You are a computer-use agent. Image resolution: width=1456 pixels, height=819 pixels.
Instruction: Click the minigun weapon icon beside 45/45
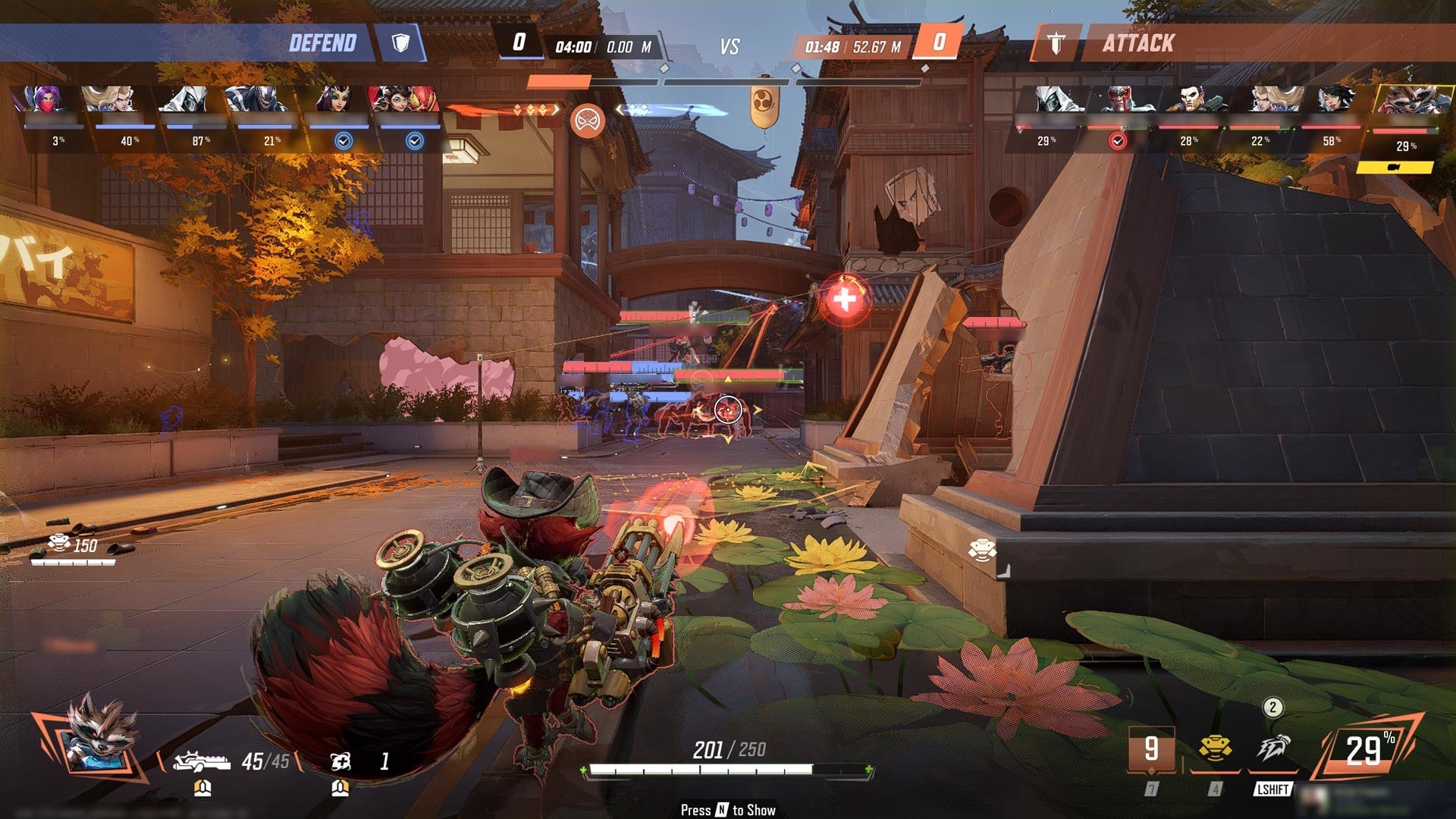pos(201,761)
